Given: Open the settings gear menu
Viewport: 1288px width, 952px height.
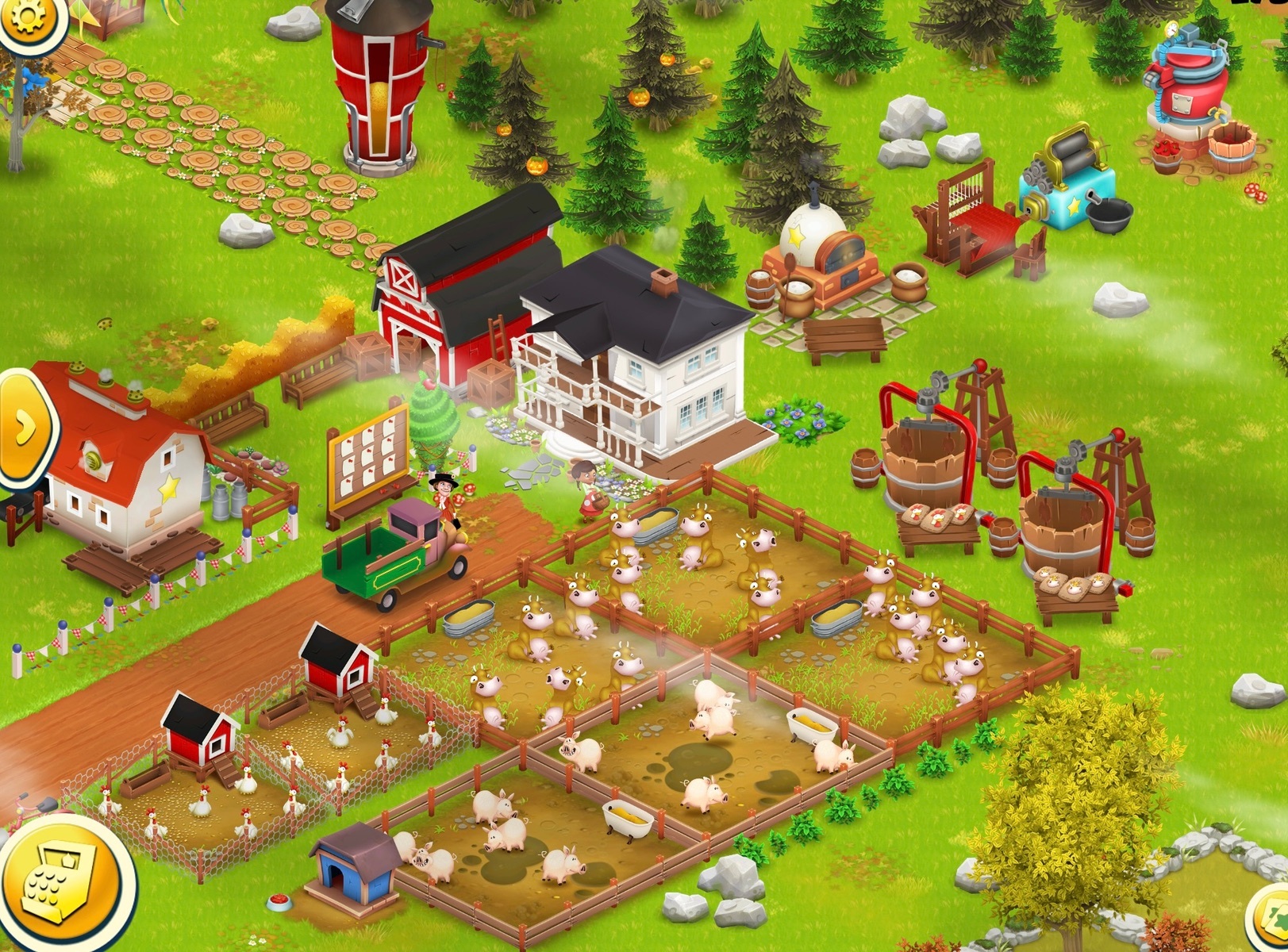Looking at the screenshot, I should (27, 17).
